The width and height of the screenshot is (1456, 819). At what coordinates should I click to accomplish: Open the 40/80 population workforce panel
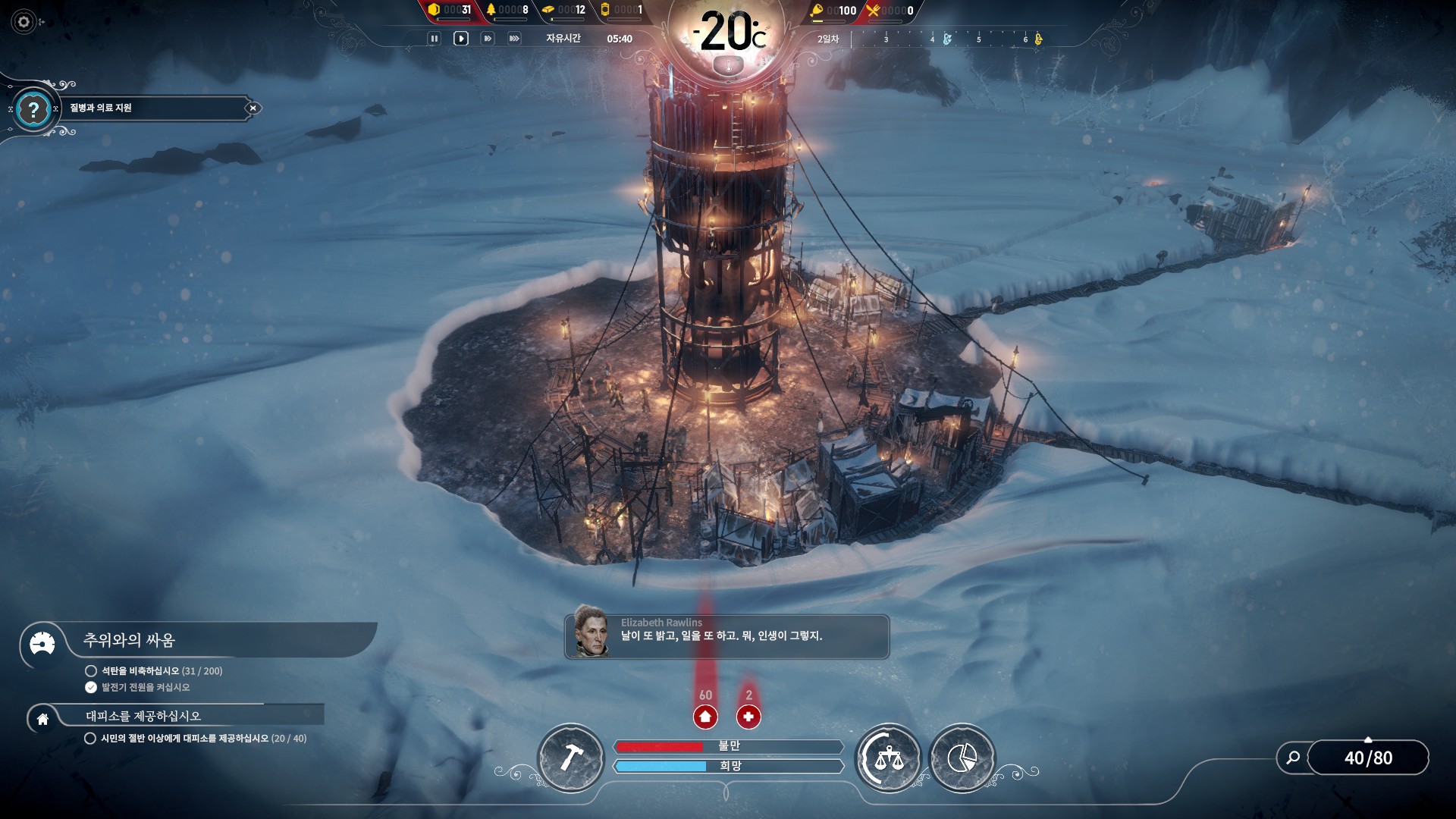tap(1368, 758)
